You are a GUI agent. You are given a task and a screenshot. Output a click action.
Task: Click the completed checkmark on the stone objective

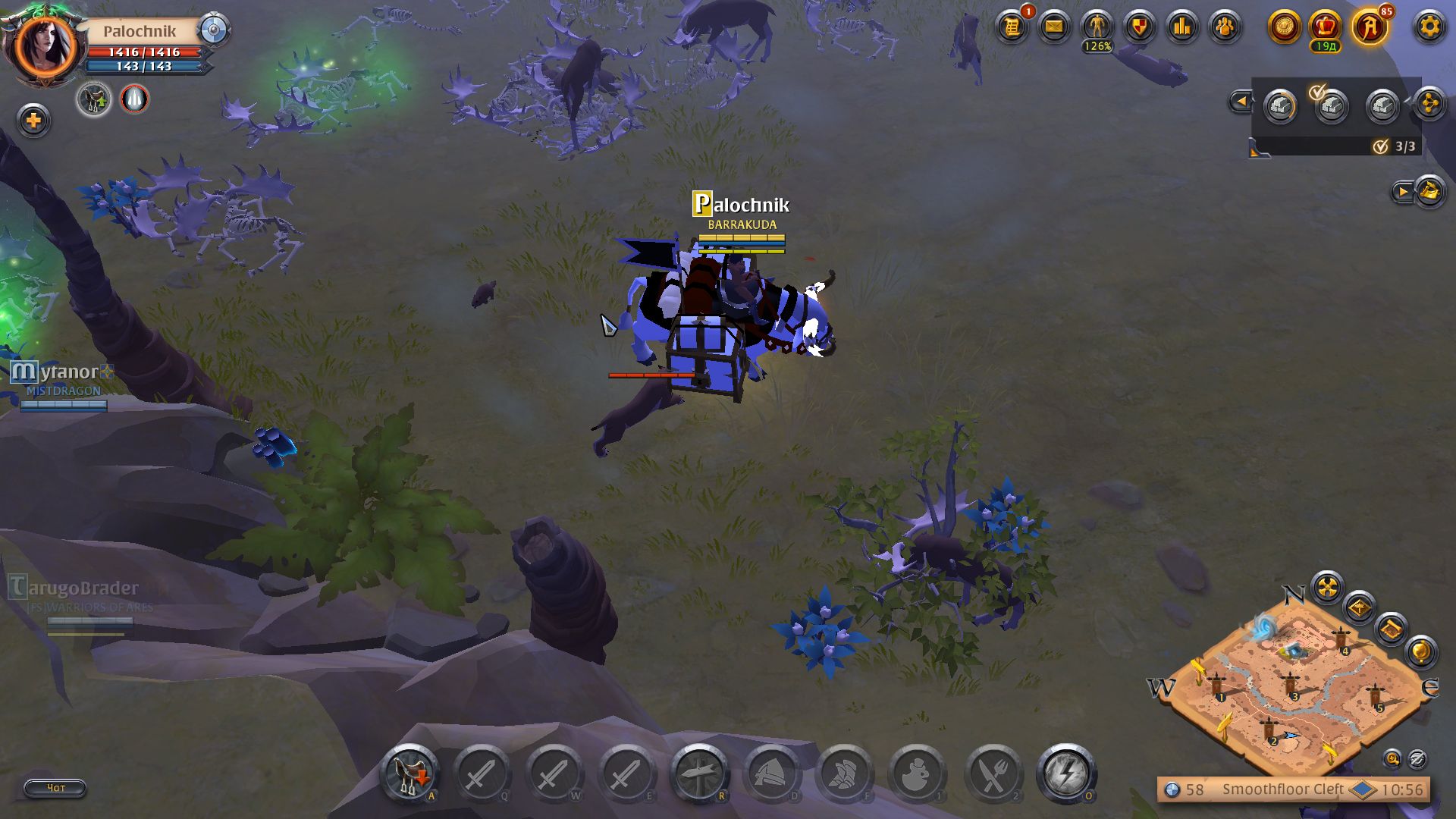[1317, 91]
